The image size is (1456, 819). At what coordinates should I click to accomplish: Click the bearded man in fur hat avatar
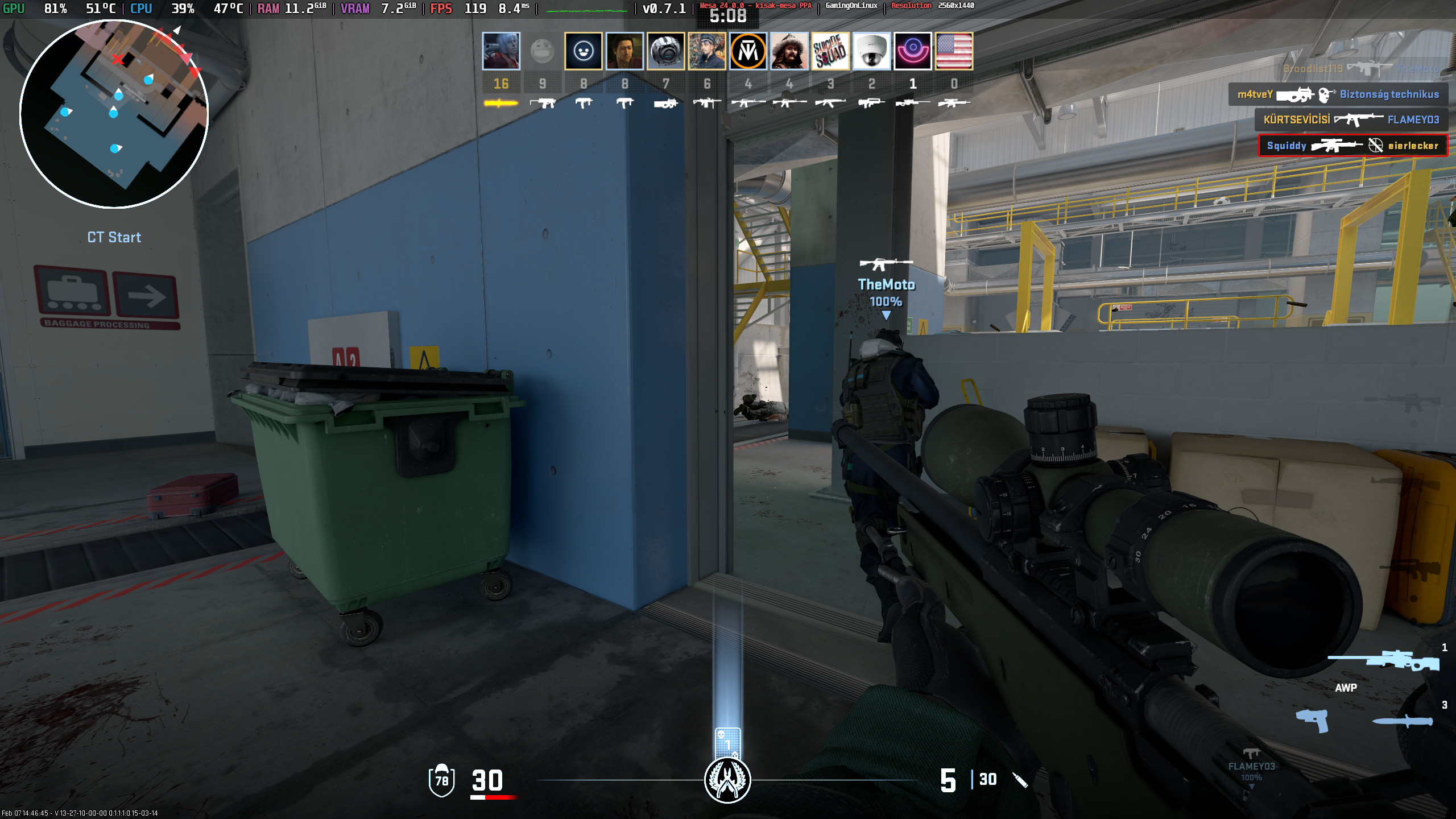789,51
